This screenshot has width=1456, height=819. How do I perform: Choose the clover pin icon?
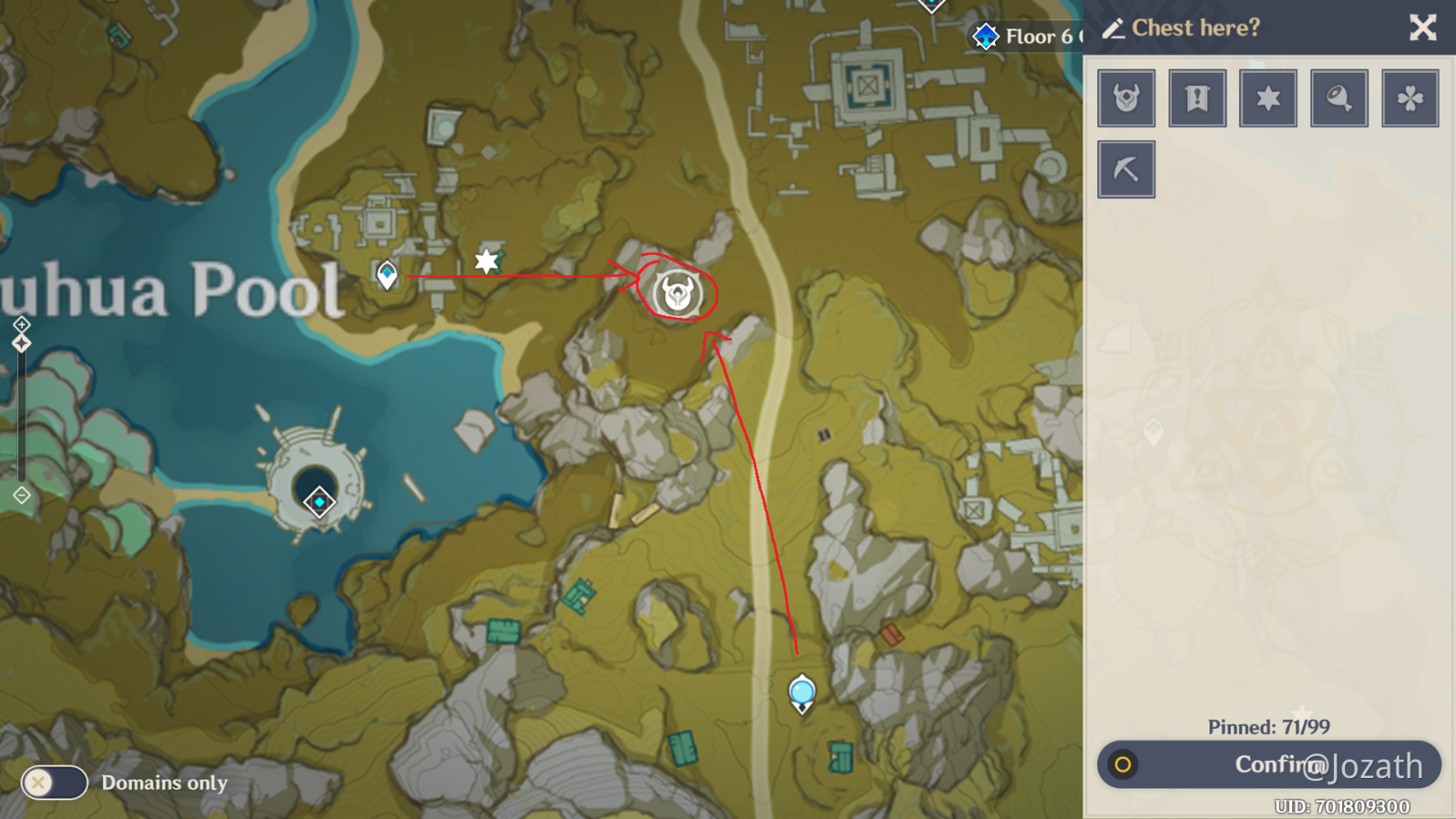point(1409,98)
